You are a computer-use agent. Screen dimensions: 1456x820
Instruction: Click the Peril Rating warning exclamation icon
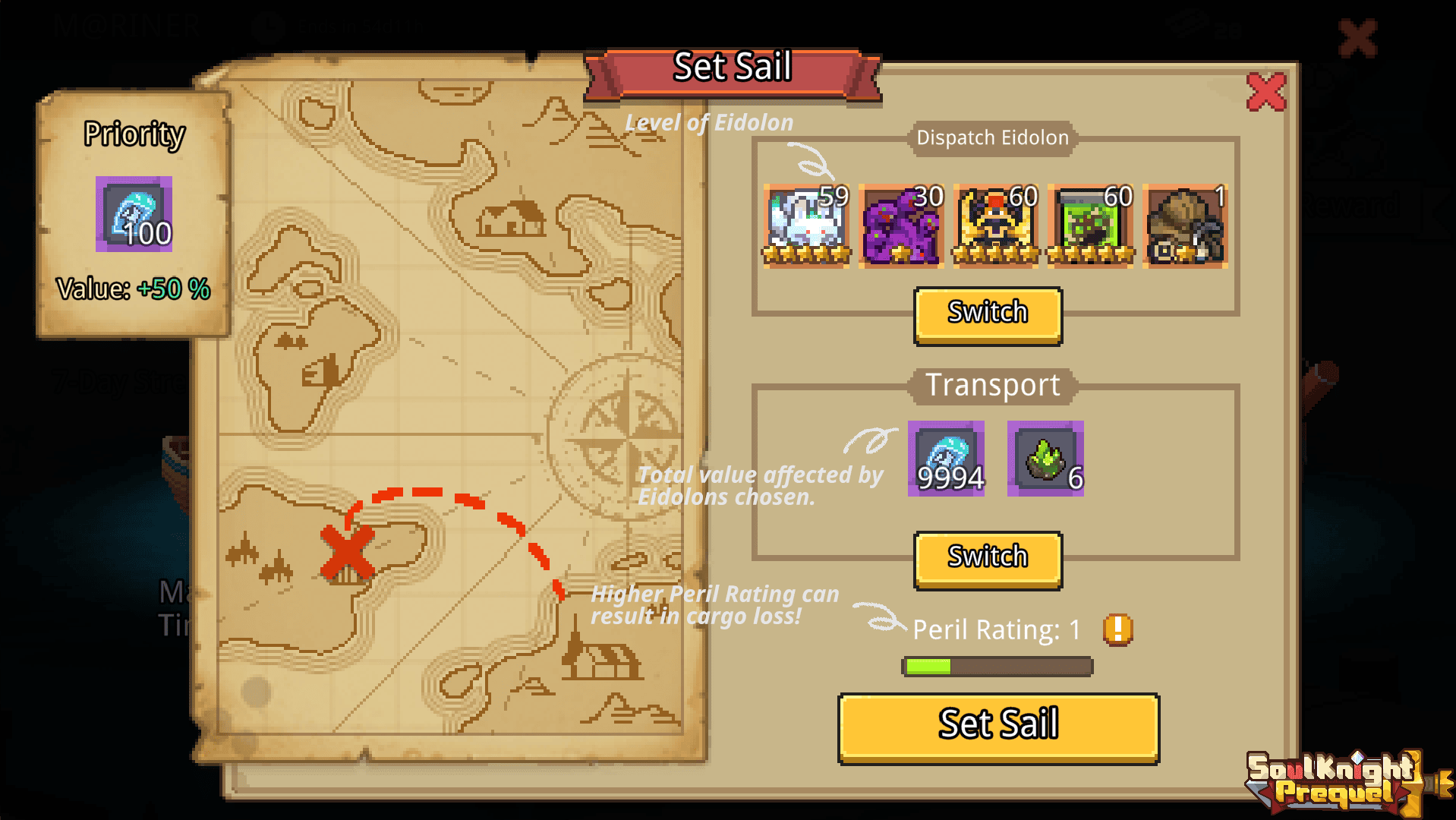tap(1116, 630)
